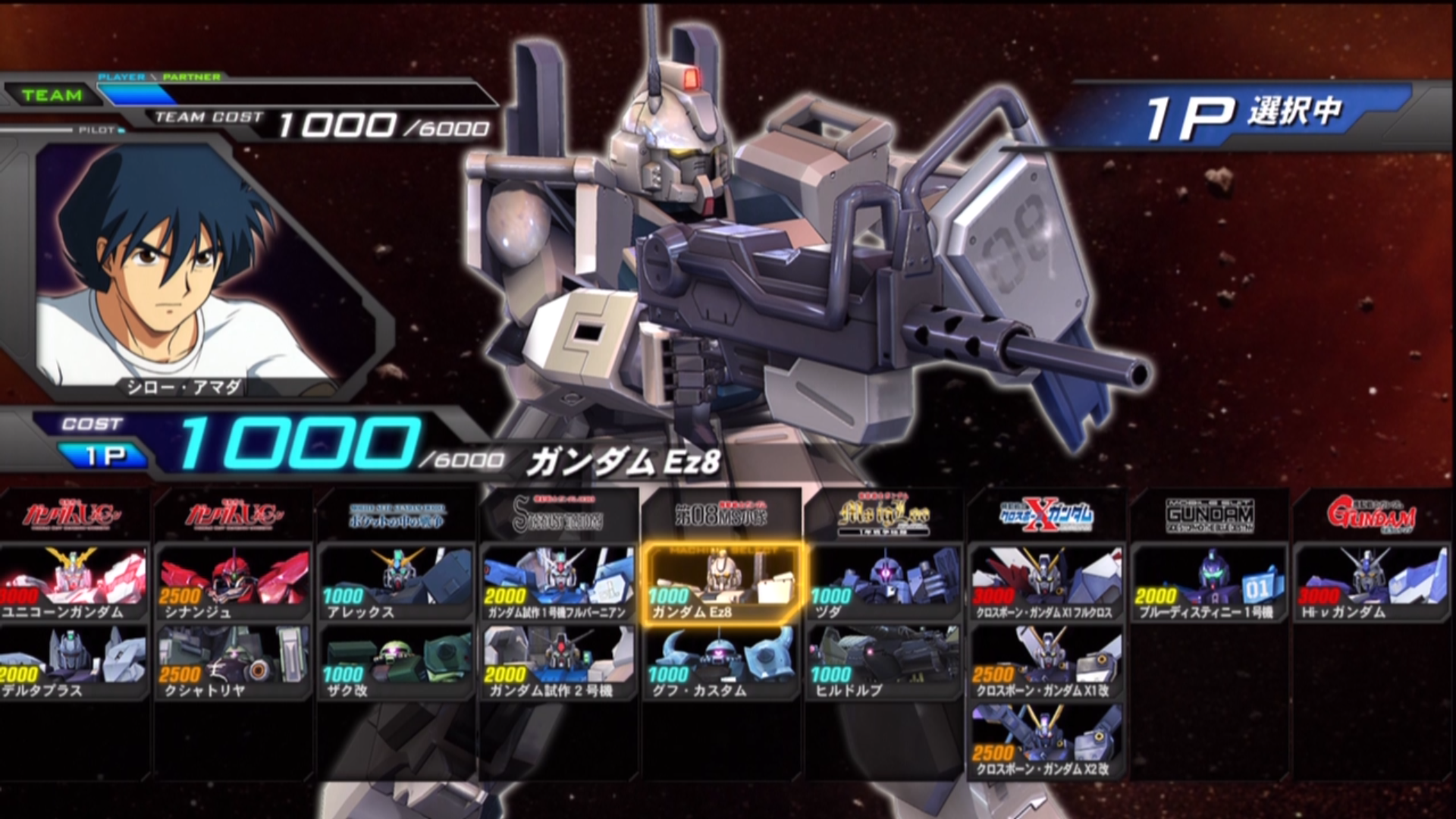
Task: Select Gundam GP01 Full Burnern tile
Action: tap(559, 582)
